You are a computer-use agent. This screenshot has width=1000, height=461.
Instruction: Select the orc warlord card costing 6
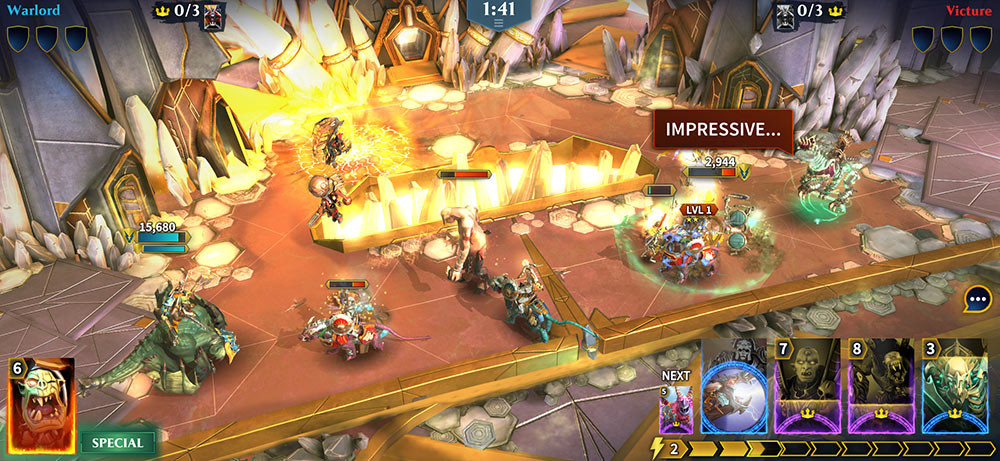(x=42, y=404)
